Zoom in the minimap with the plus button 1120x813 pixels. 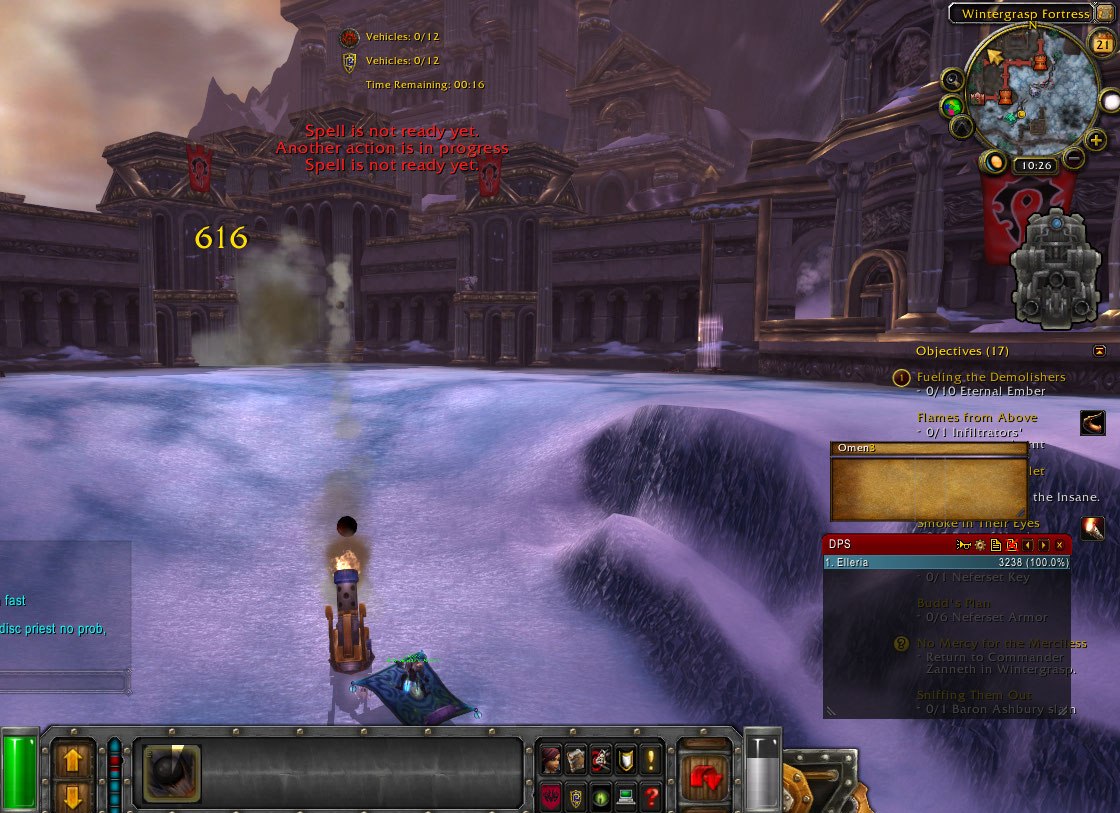tap(1096, 141)
